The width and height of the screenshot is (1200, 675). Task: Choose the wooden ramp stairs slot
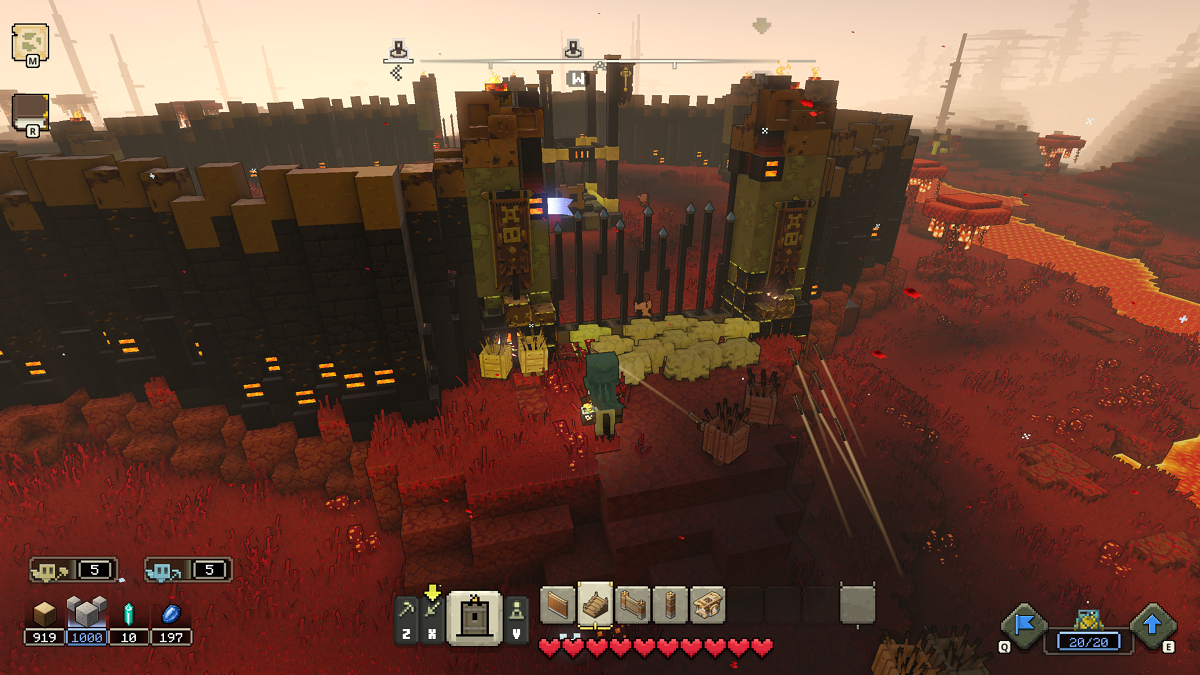tap(596, 605)
